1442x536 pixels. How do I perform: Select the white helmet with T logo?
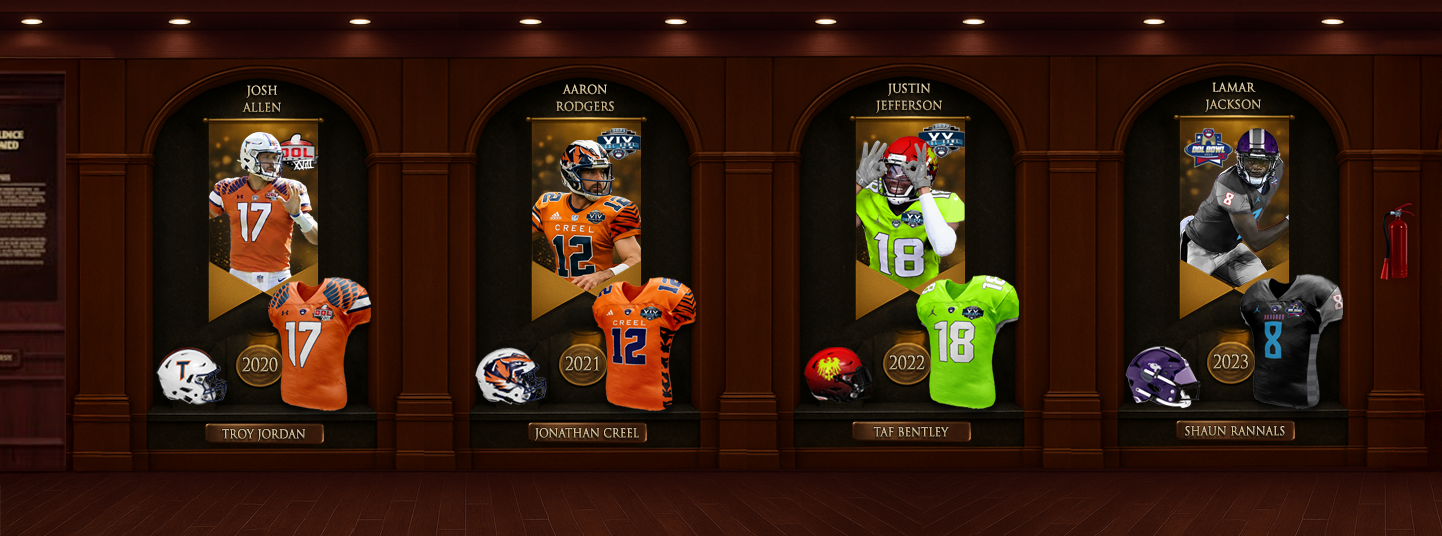tap(190, 377)
